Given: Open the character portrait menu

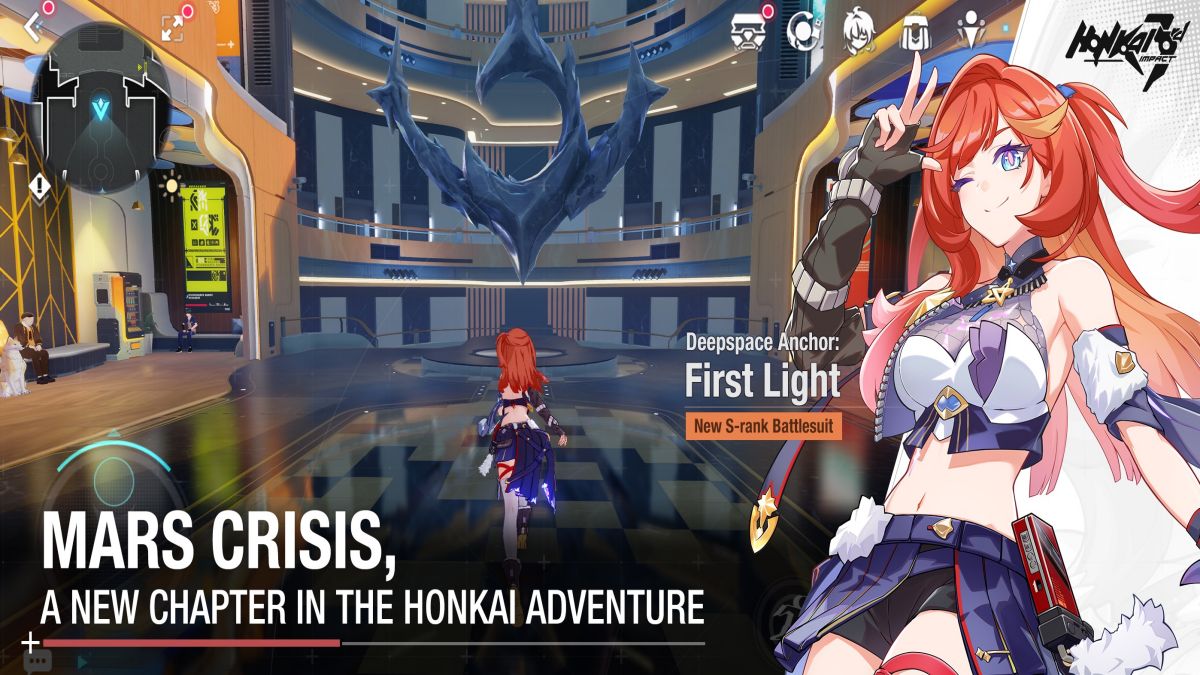Looking at the screenshot, I should click(x=858, y=31).
